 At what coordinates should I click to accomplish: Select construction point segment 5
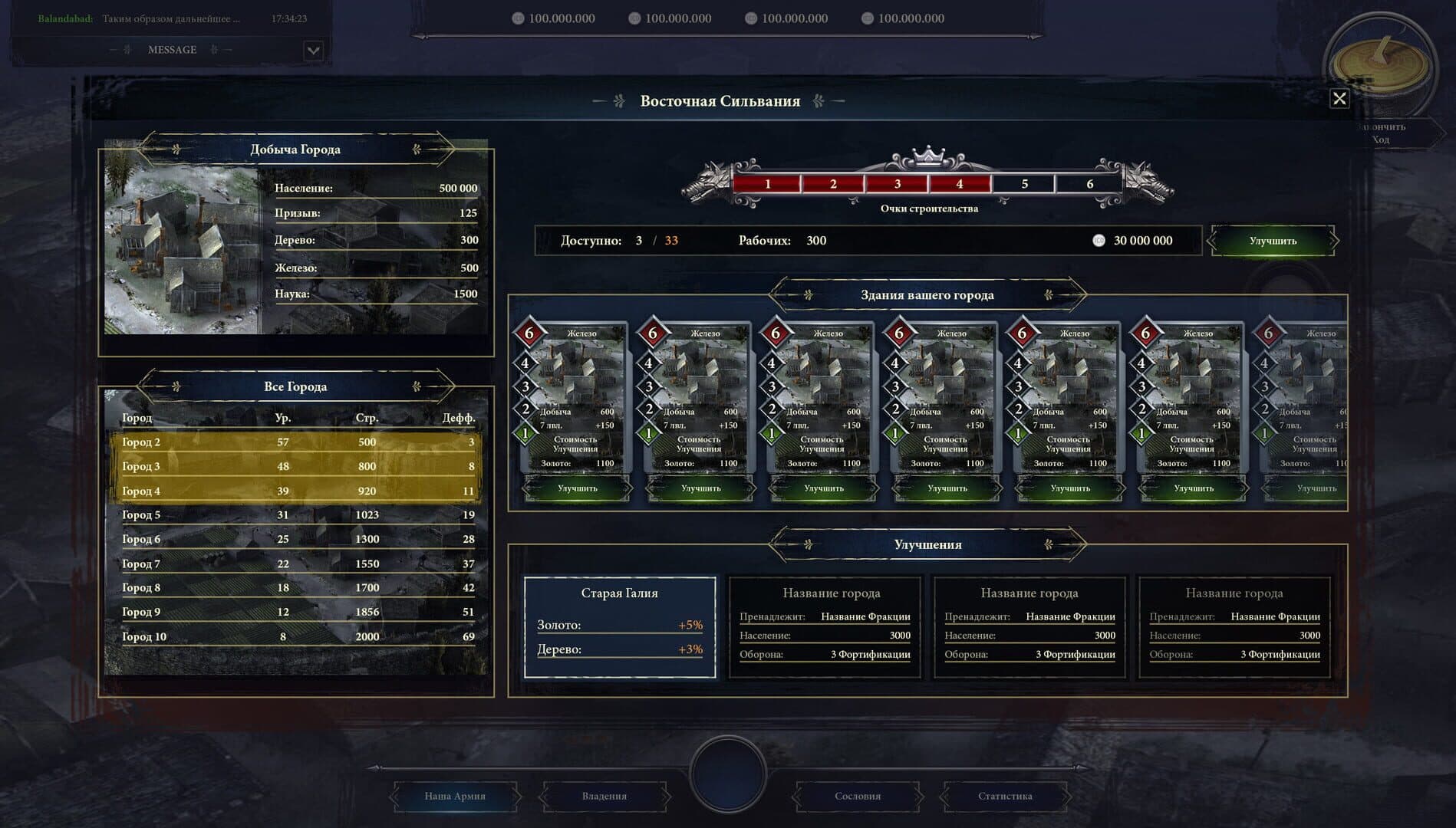pyautogui.click(x=1024, y=184)
